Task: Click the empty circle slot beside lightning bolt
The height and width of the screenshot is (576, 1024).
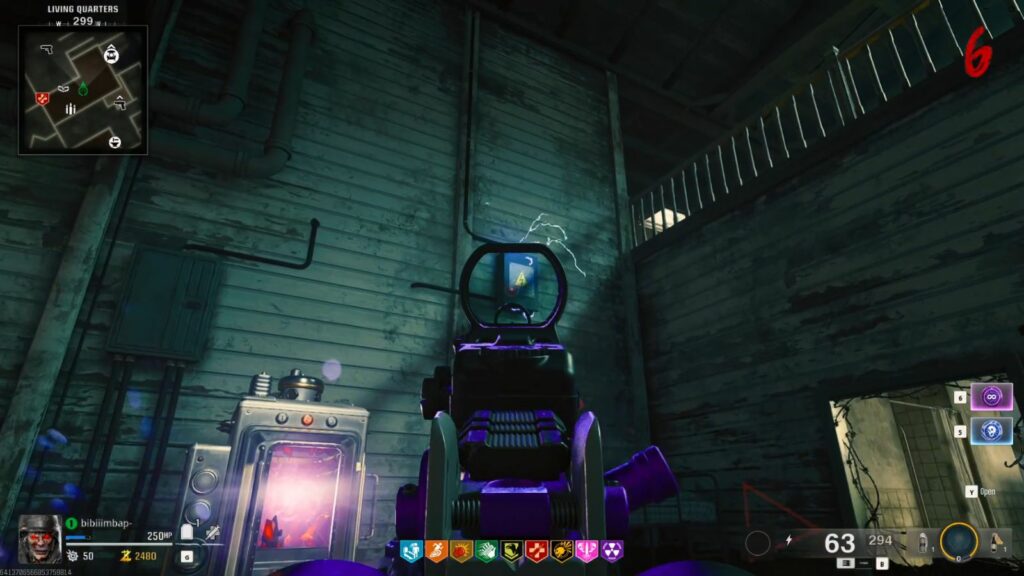Action: tap(758, 542)
